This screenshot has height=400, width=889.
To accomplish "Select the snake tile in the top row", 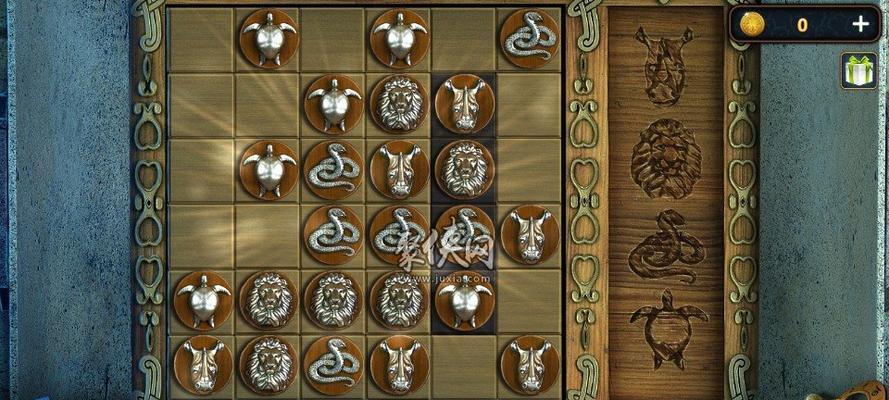I will click(529, 38).
